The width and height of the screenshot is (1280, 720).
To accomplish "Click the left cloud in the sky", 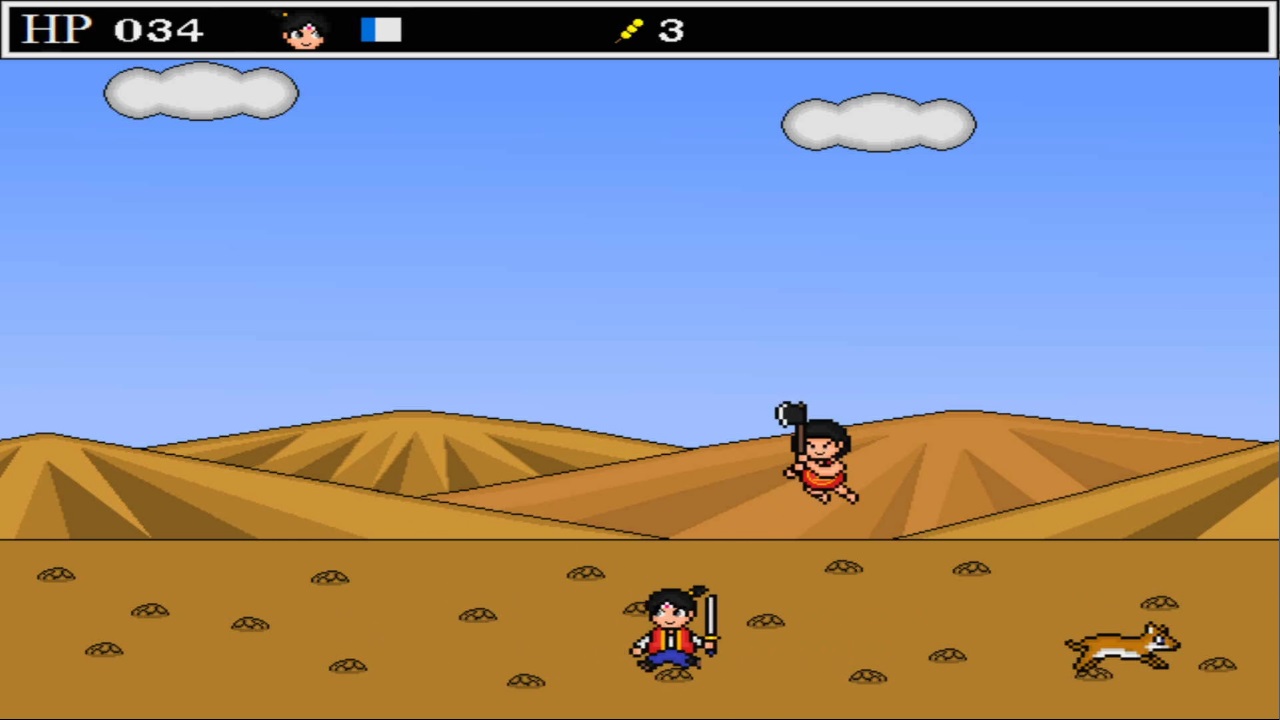I will (x=200, y=92).
